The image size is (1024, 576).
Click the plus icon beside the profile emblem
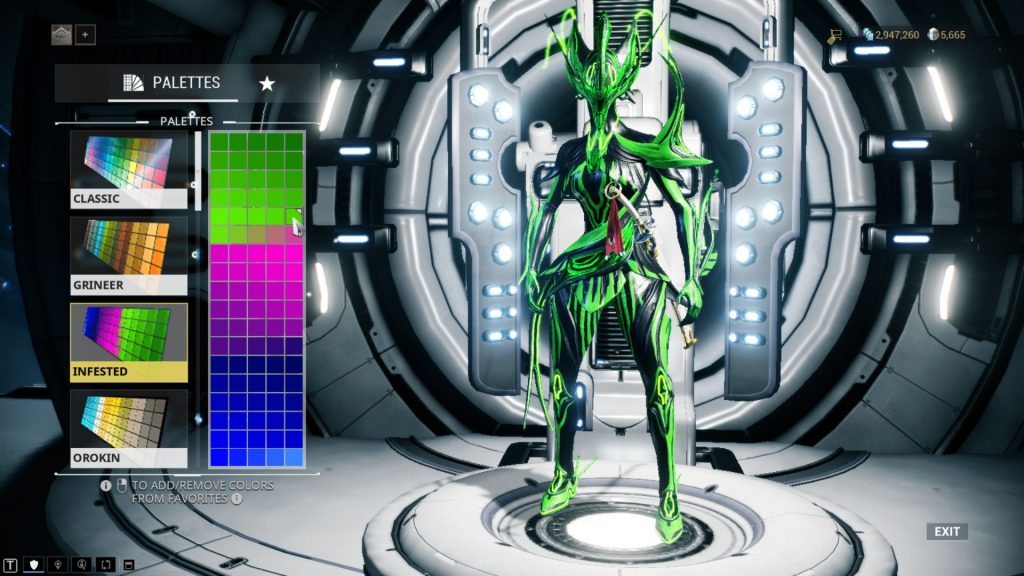point(85,35)
